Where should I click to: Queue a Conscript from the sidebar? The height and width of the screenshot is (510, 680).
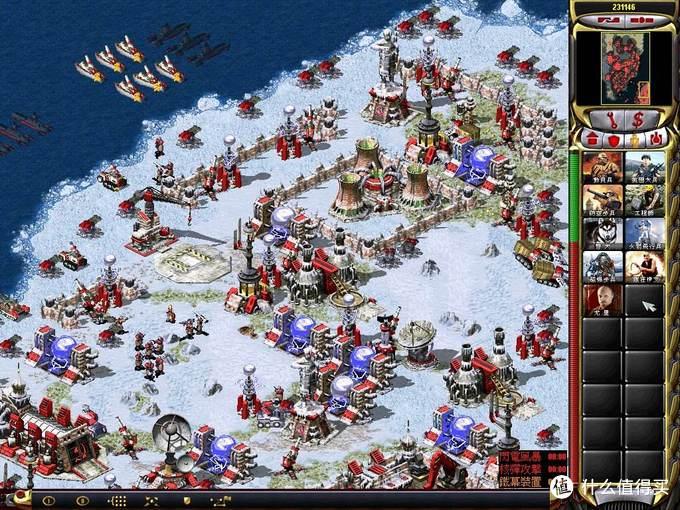602,166
